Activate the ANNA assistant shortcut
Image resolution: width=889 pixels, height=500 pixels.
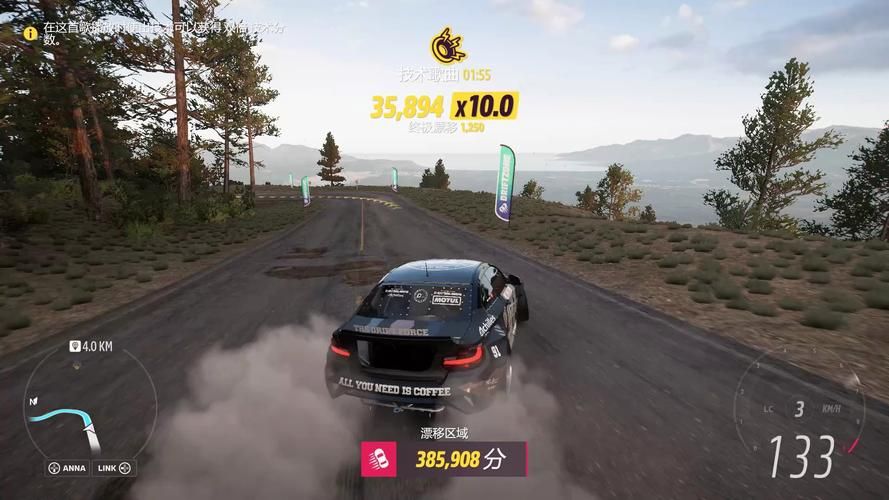pyautogui.click(x=66, y=468)
